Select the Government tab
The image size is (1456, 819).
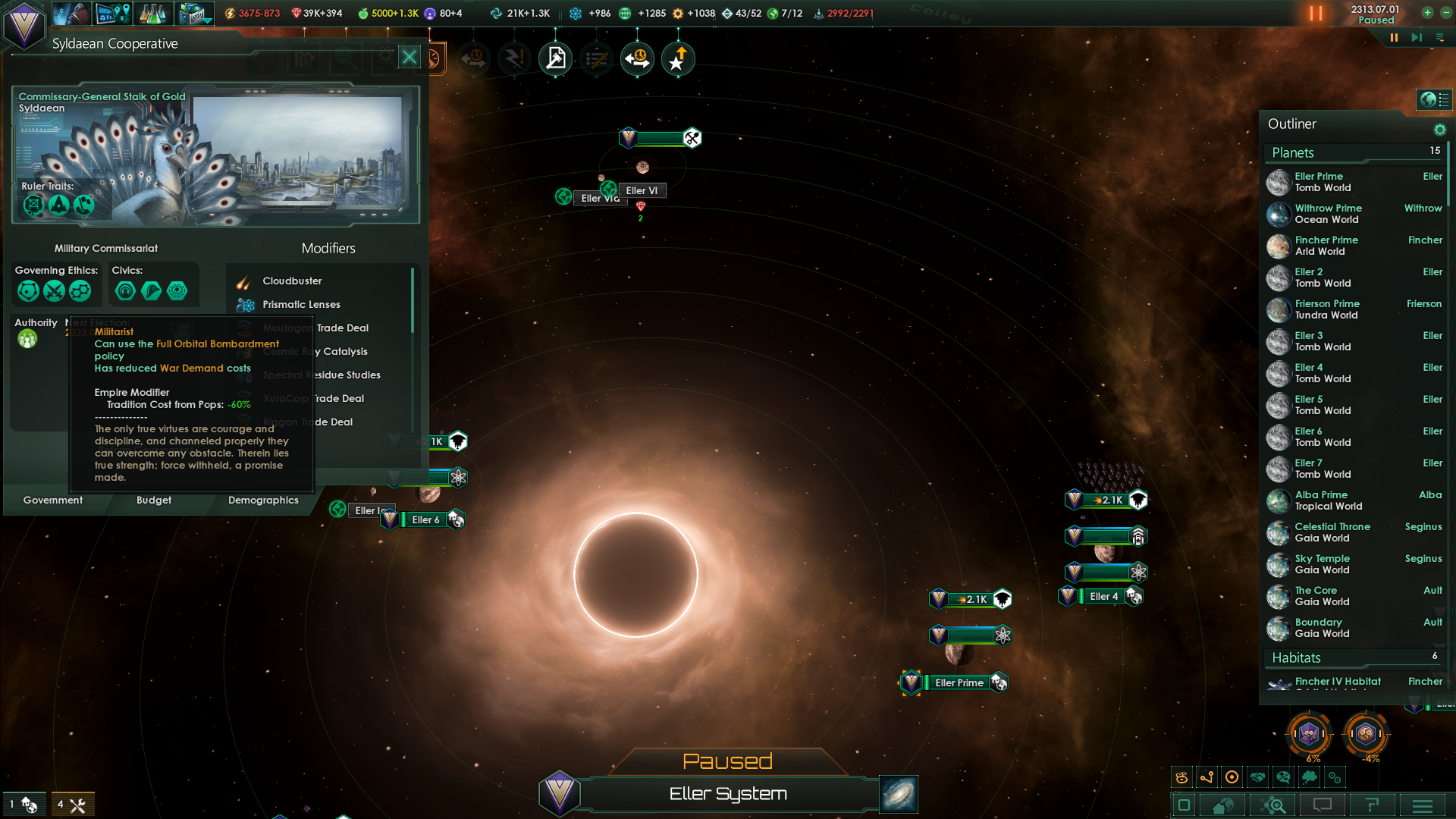coord(53,500)
